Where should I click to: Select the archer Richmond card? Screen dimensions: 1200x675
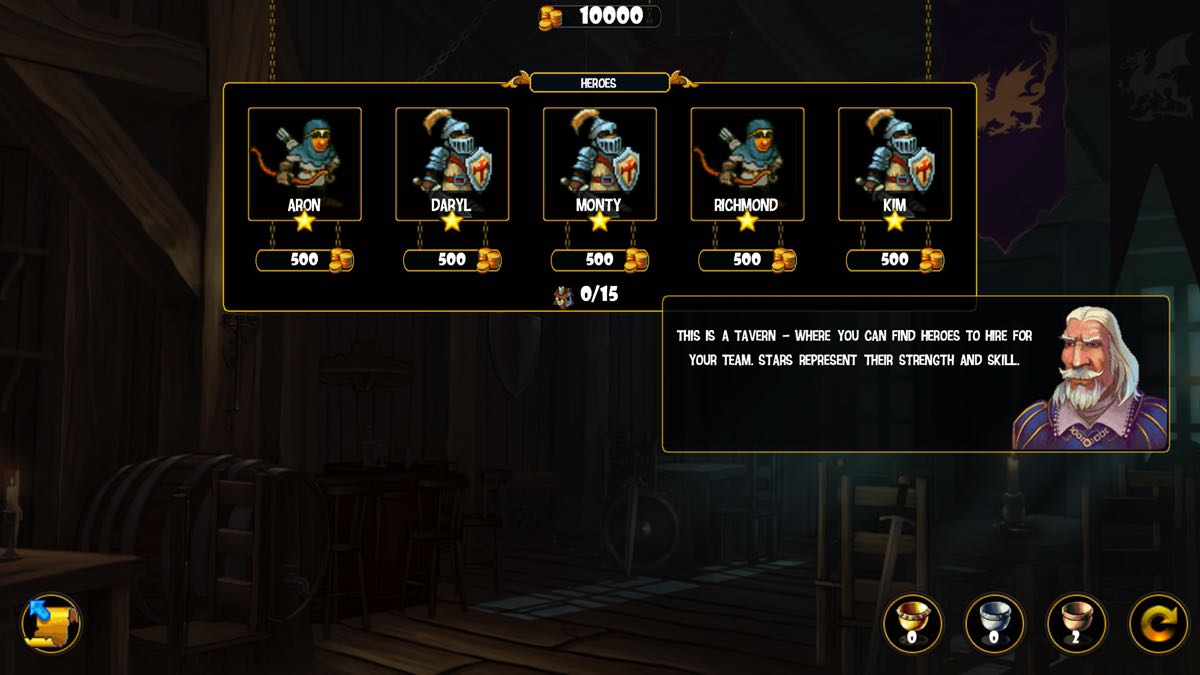[x=747, y=163]
